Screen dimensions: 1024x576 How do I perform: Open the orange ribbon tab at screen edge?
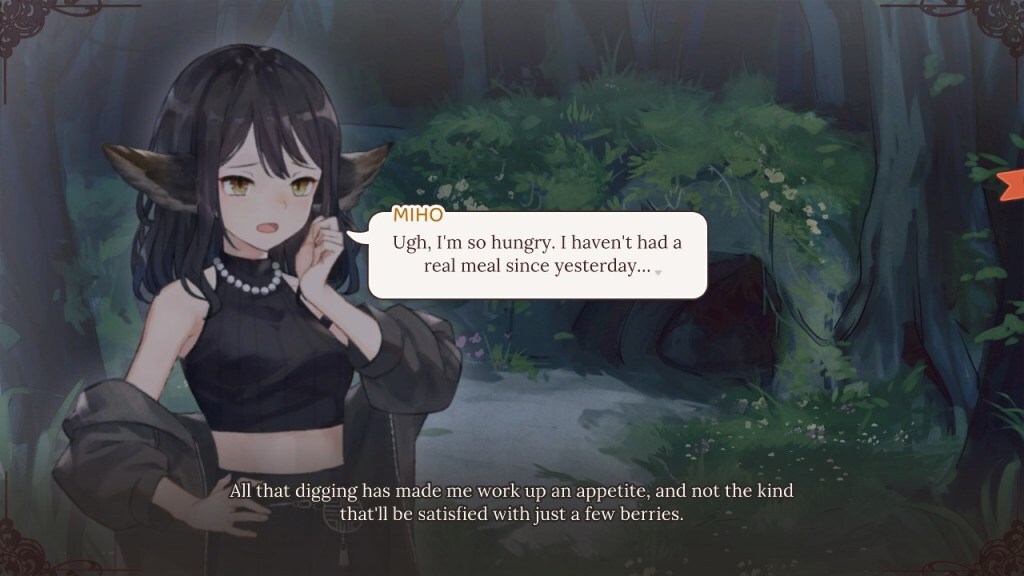1012,183
